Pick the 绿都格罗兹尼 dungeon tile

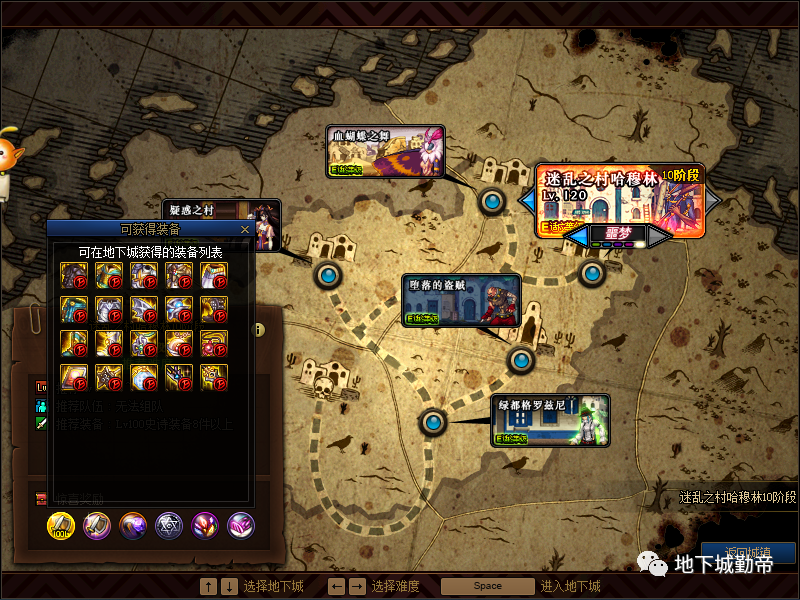[550, 420]
